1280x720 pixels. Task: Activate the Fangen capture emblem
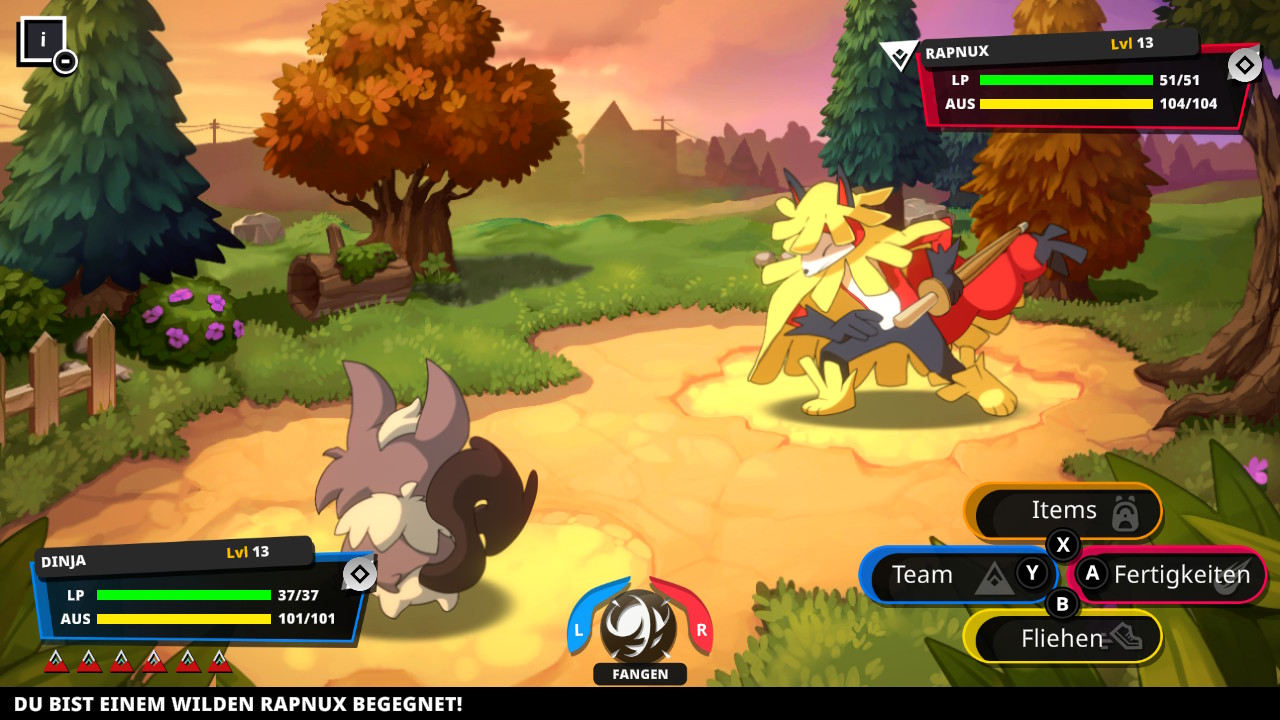click(x=639, y=627)
